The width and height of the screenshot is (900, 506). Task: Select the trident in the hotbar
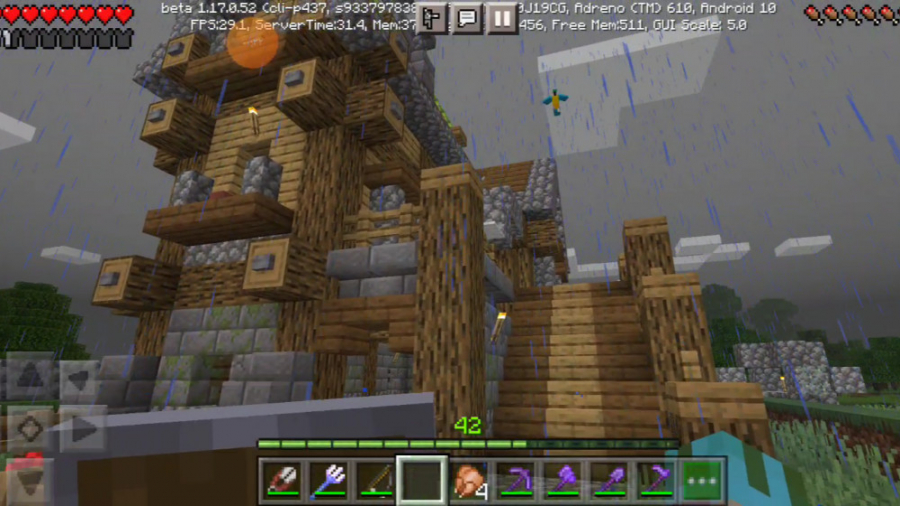(x=328, y=481)
